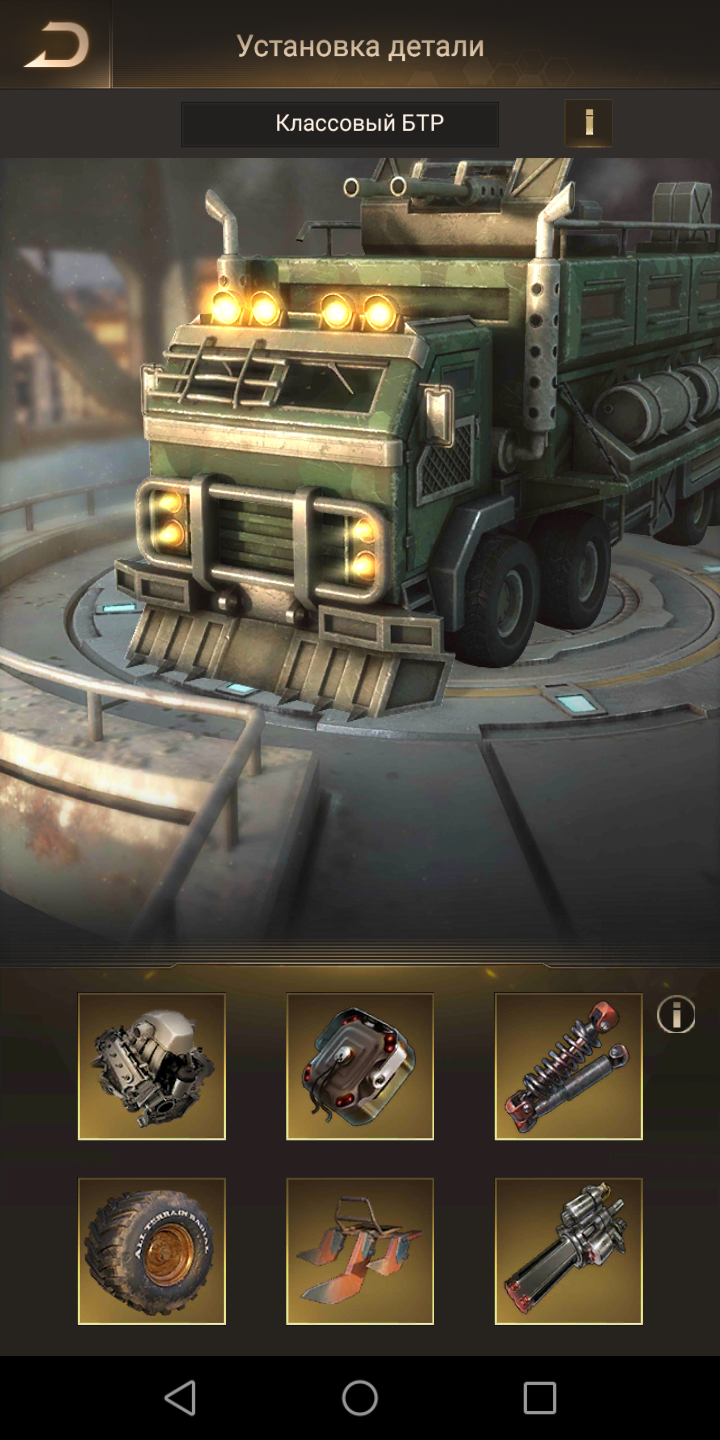Open Android recent apps square button
Screen dimensions: 720x1440
(x=540, y=1398)
